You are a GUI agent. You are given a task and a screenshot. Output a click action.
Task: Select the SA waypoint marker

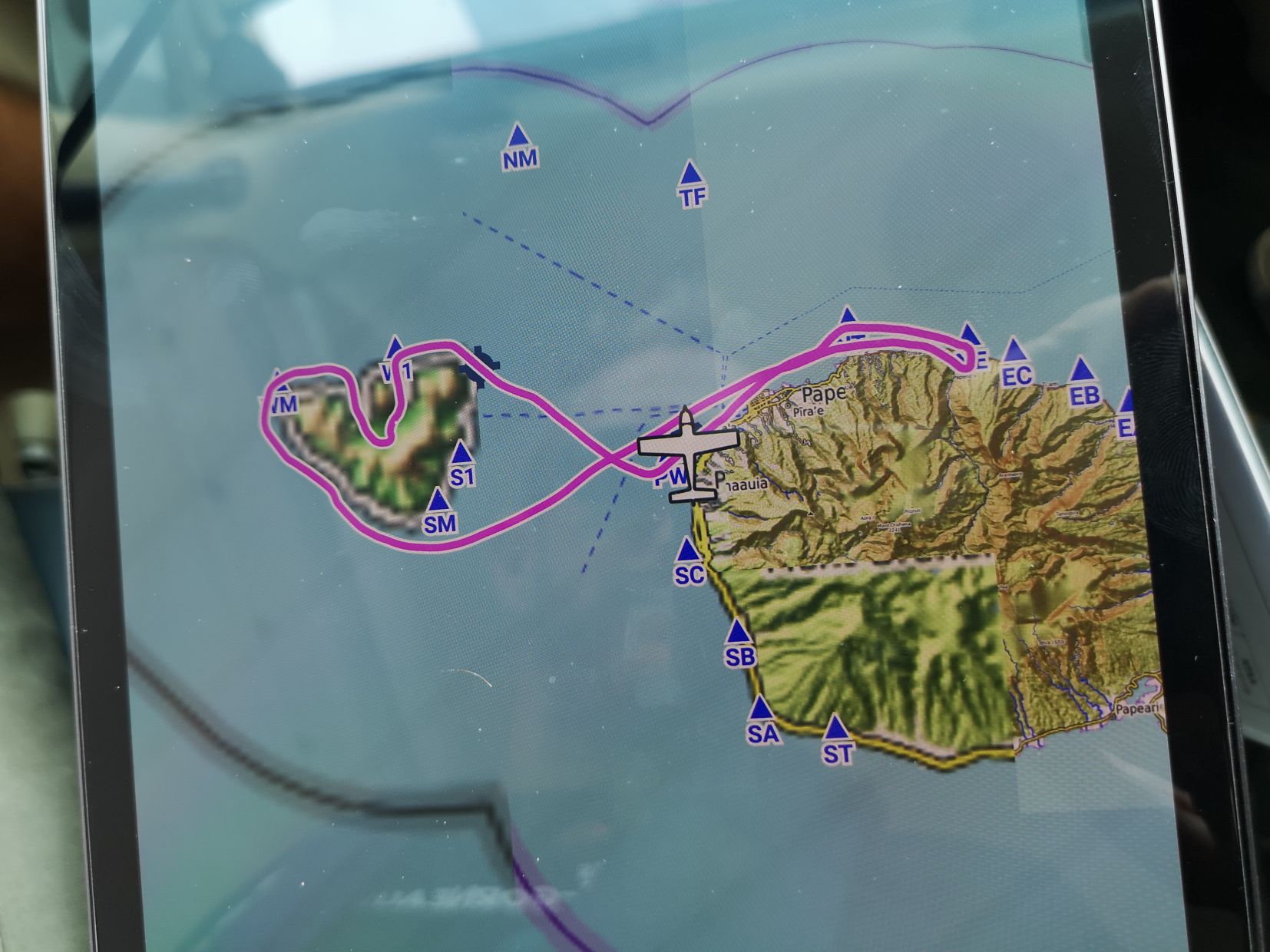point(761,709)
